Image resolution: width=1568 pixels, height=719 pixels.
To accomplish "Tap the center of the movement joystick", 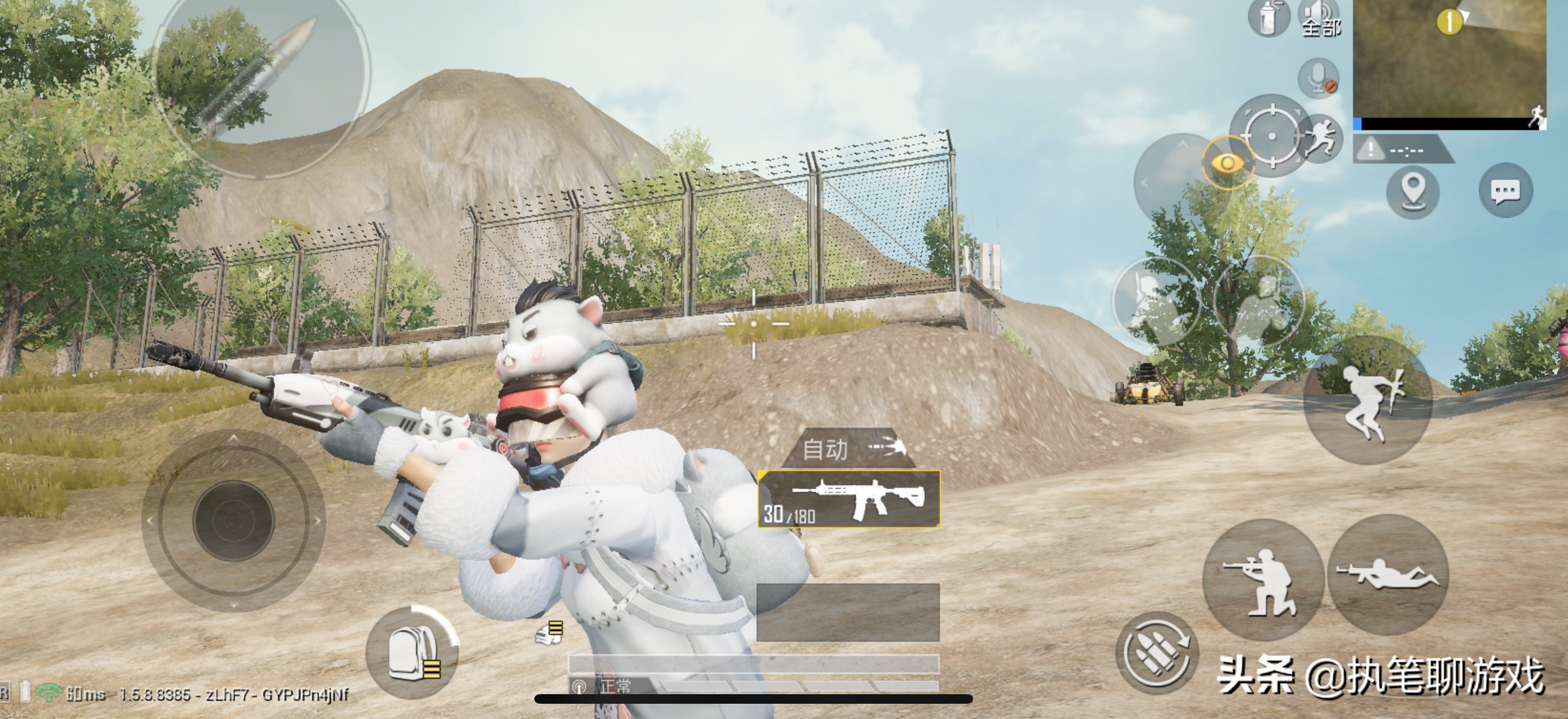I will click(x=233, y=520).
